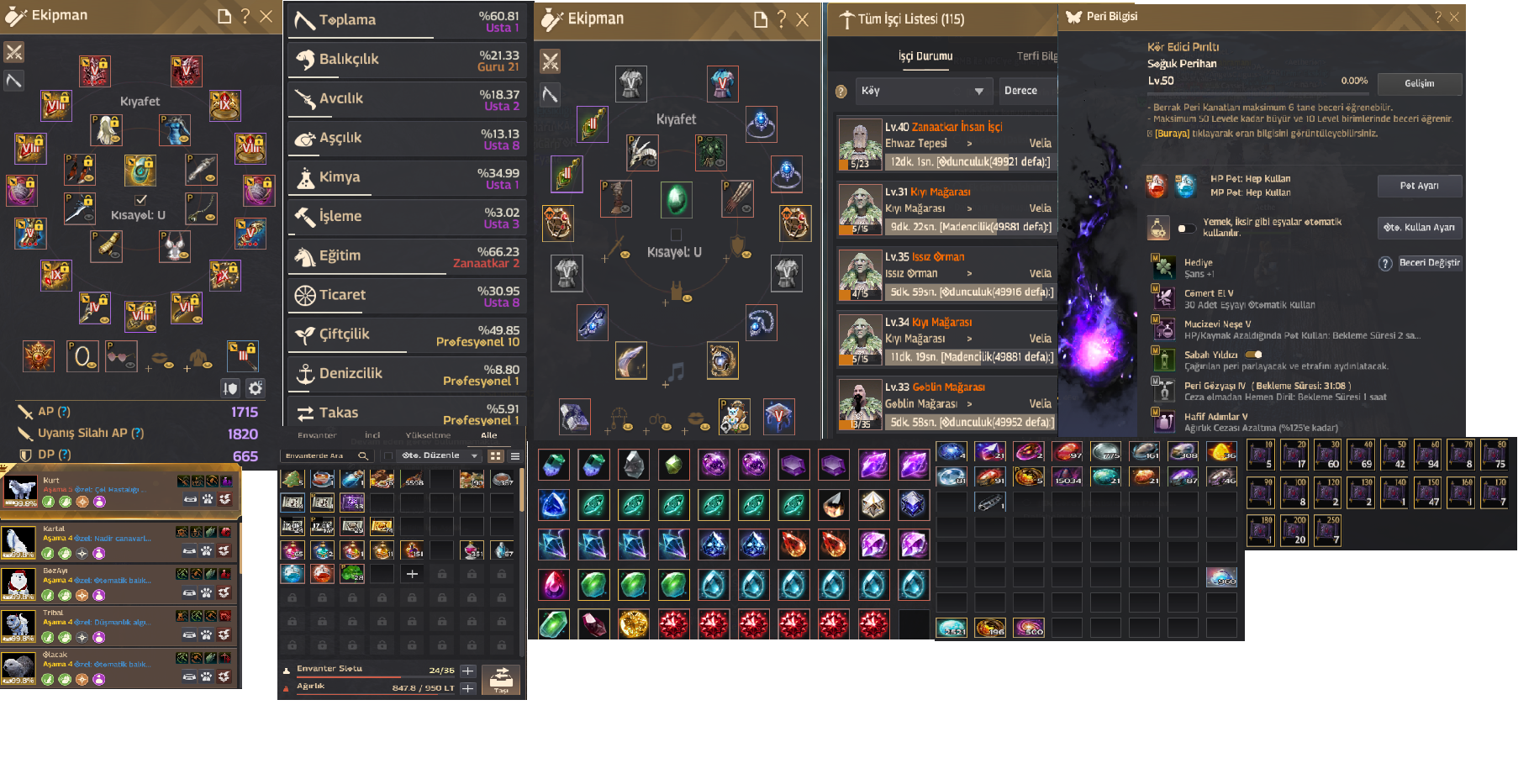Viewport: 1534px width, 784px height.
Task: Turn on automatic food and elixir use switch
Action: tap(1185, 227)
